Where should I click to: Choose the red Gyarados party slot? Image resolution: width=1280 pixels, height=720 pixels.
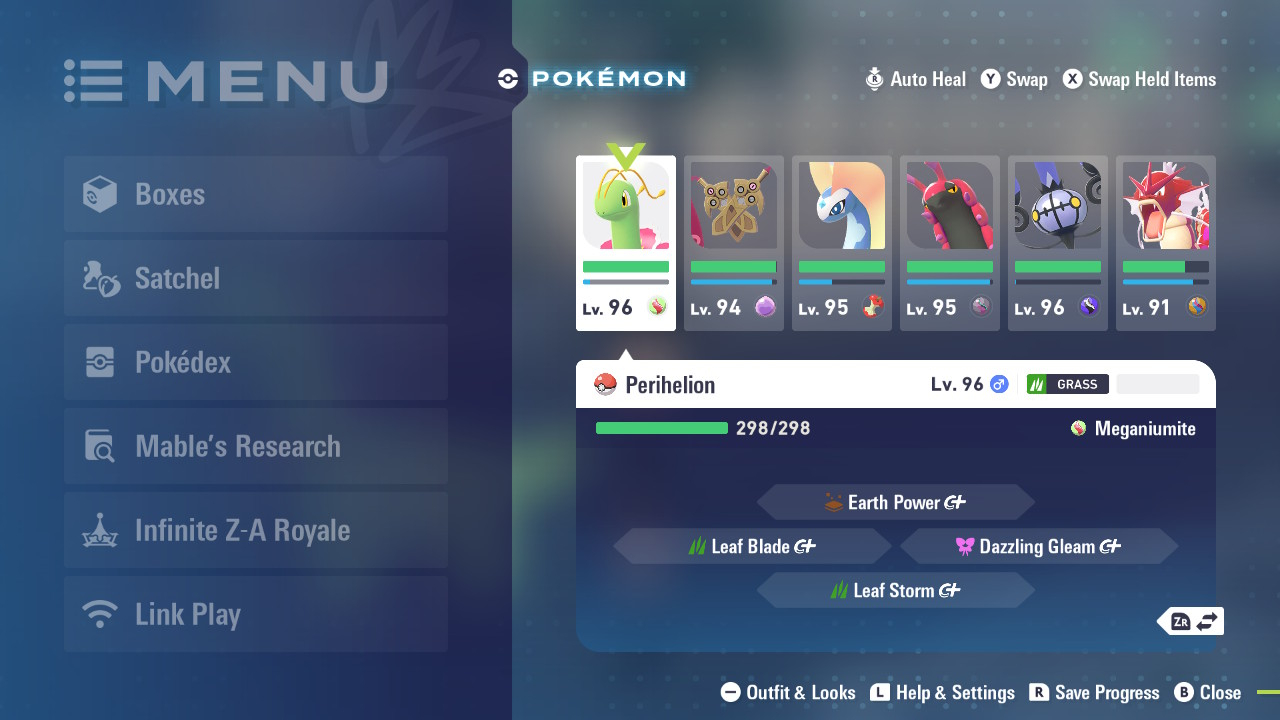(x=1166, y=243)
